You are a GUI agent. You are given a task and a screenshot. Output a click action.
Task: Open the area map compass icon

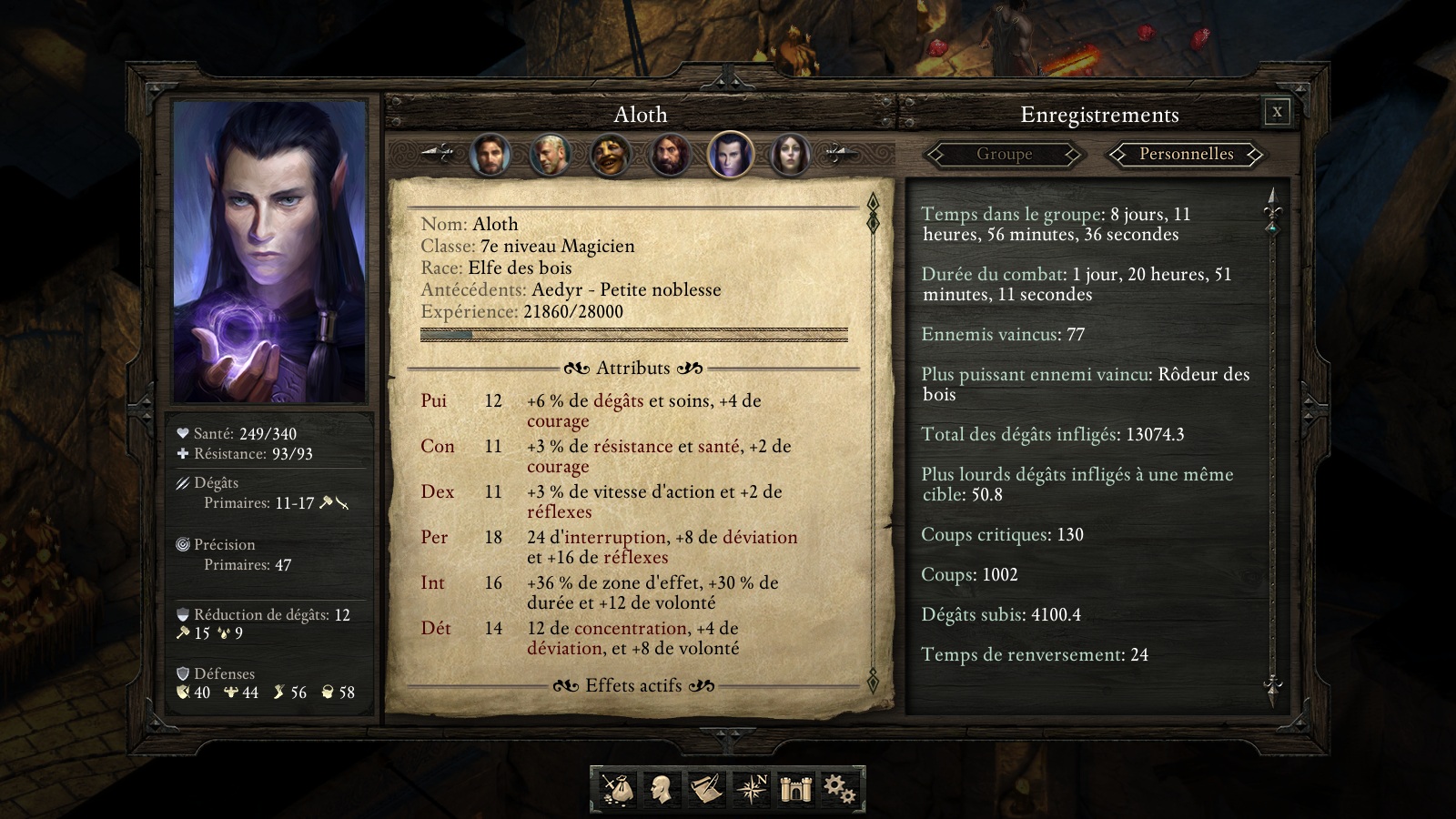752,788
